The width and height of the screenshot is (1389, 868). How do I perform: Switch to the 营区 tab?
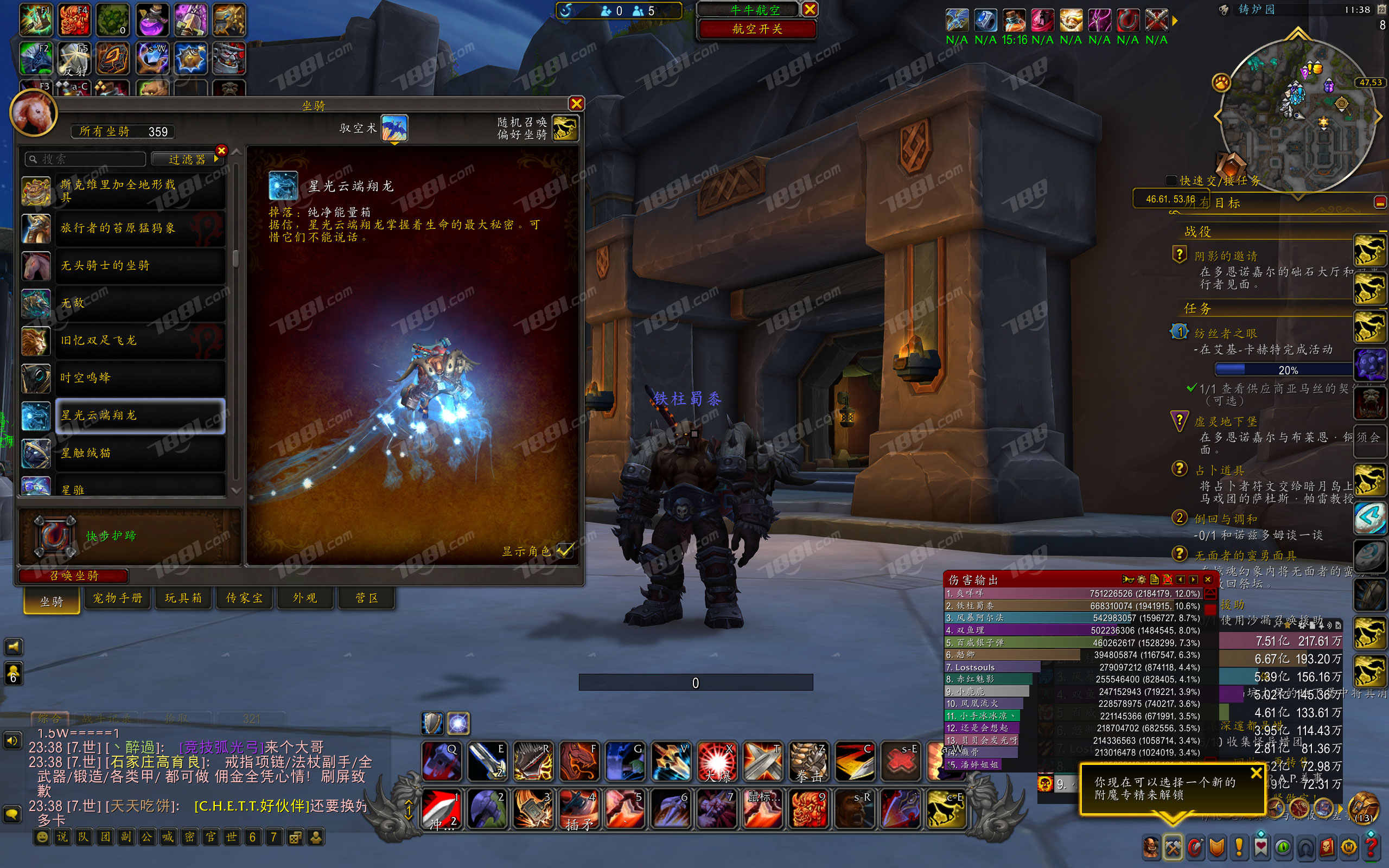[x=367, y=598]
